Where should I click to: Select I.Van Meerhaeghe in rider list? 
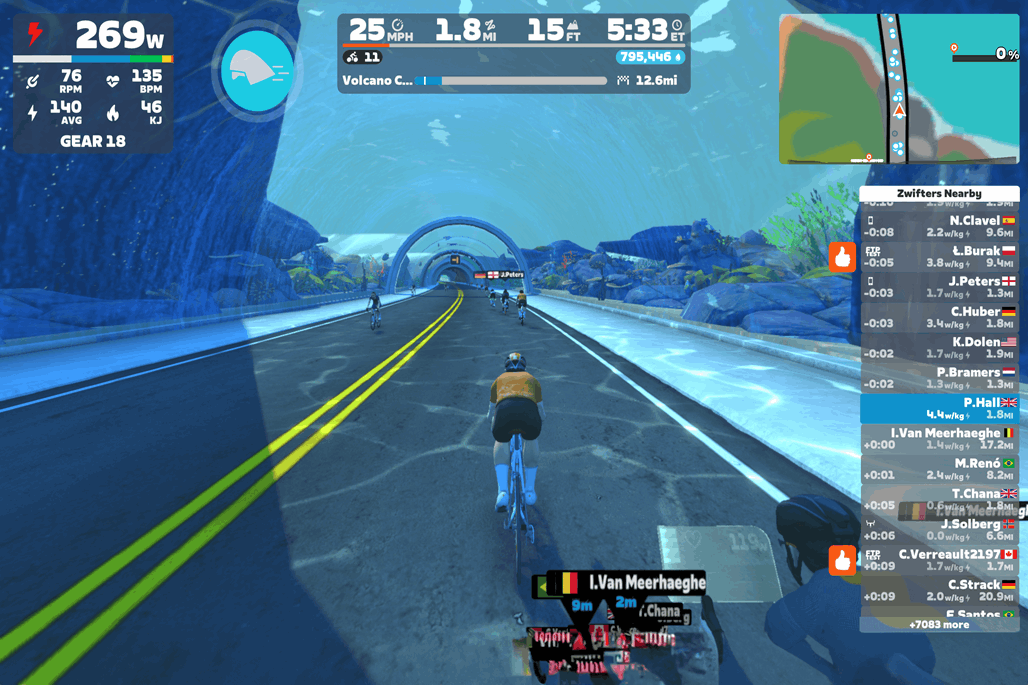tap(939, 438)
